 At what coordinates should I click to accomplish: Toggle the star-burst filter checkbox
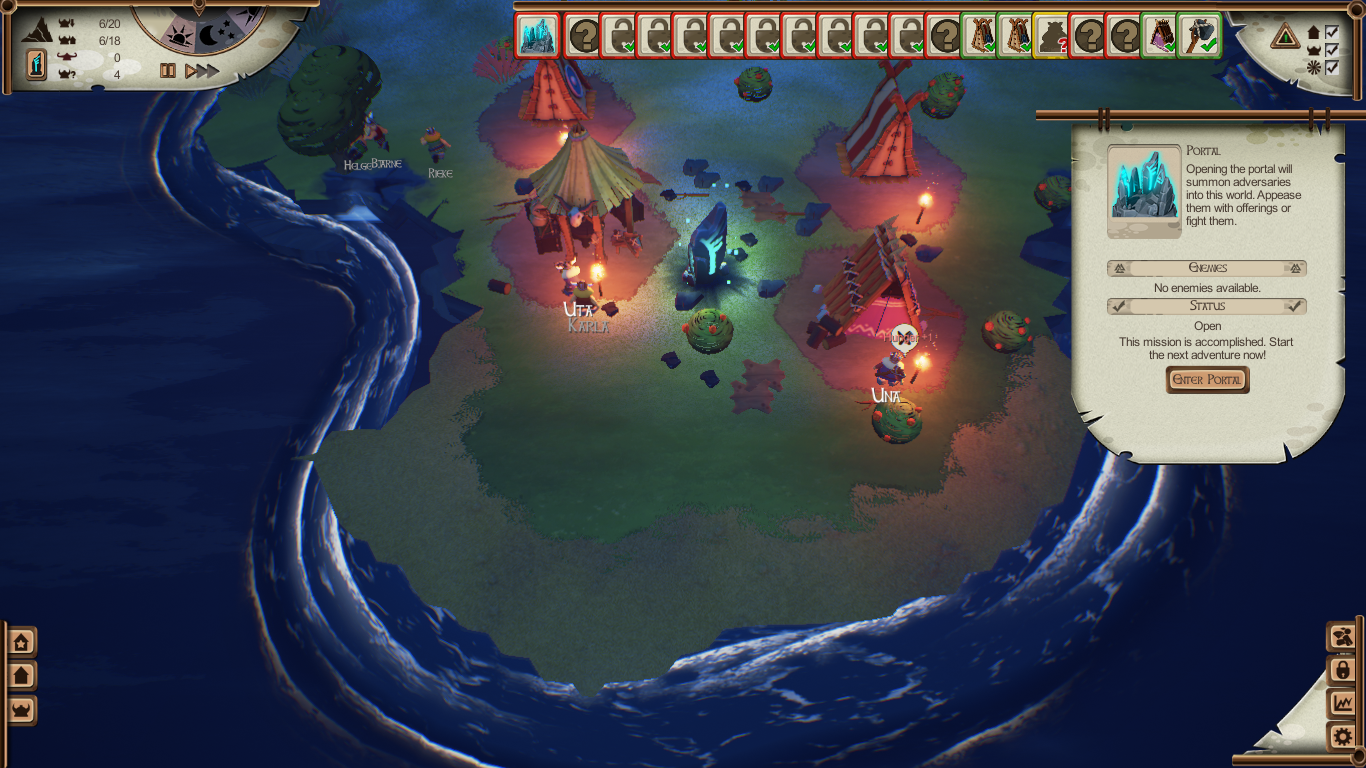[x=1331, y=68]
